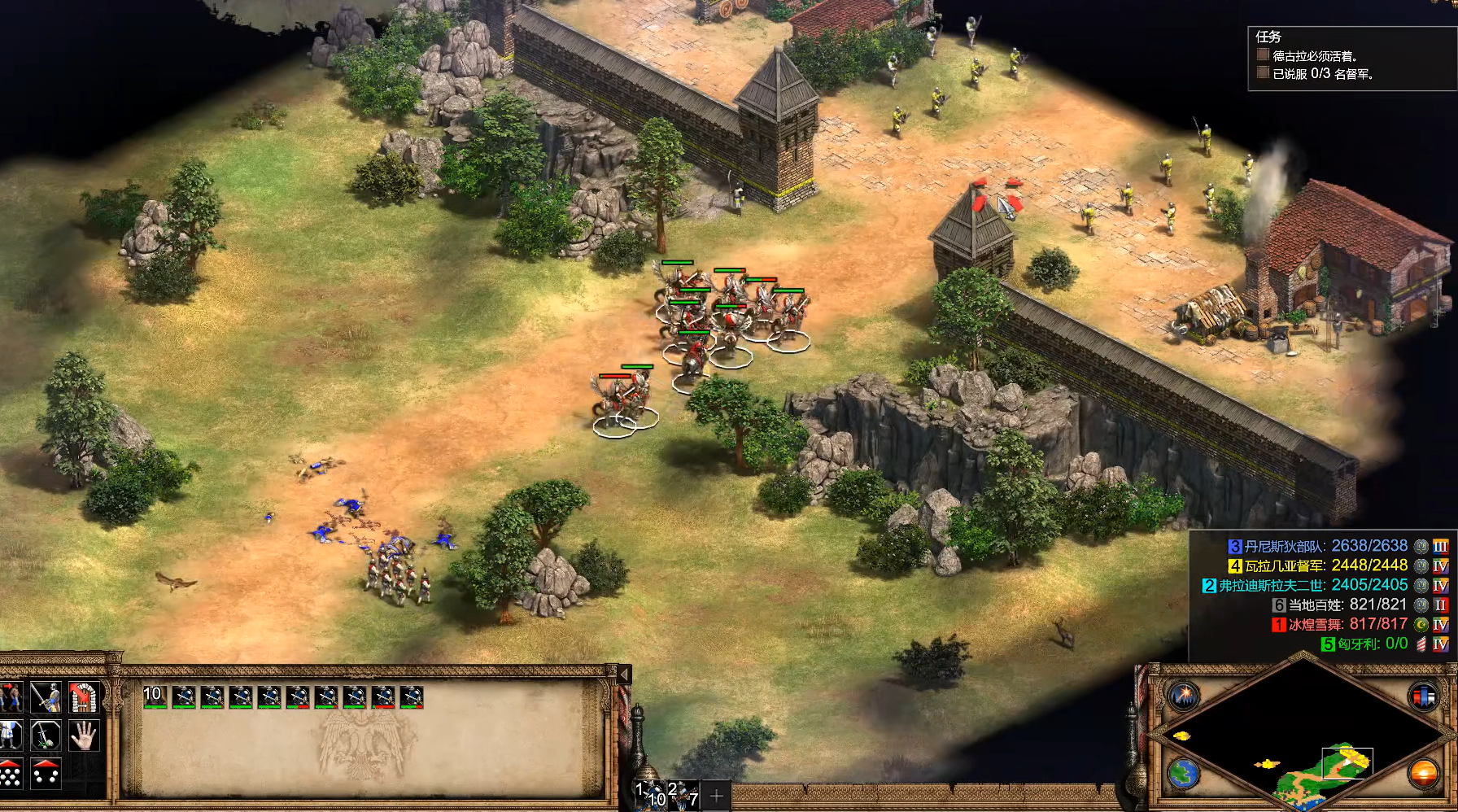Select the first unit portrait labeled 10
This screenshot has width=1458, height=812.
pos(155,697)
